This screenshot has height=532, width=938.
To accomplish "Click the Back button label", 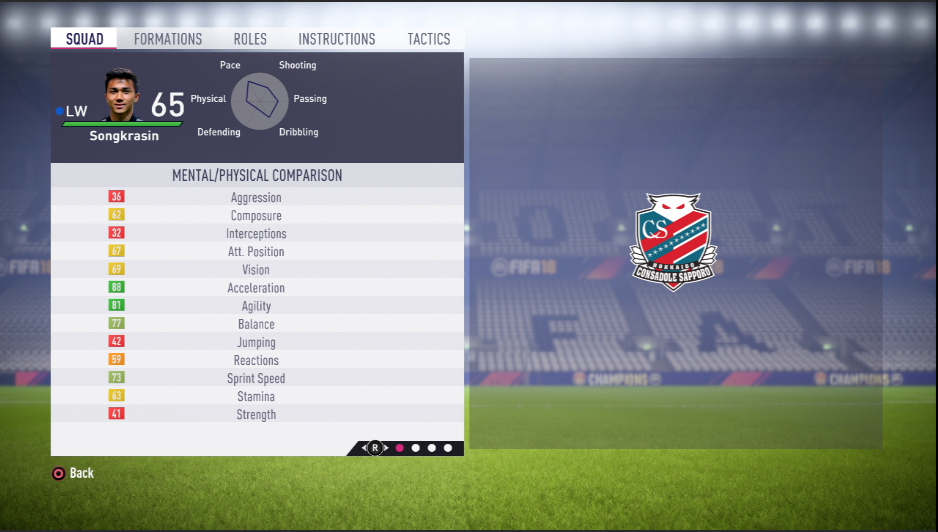I will (82, 473).
